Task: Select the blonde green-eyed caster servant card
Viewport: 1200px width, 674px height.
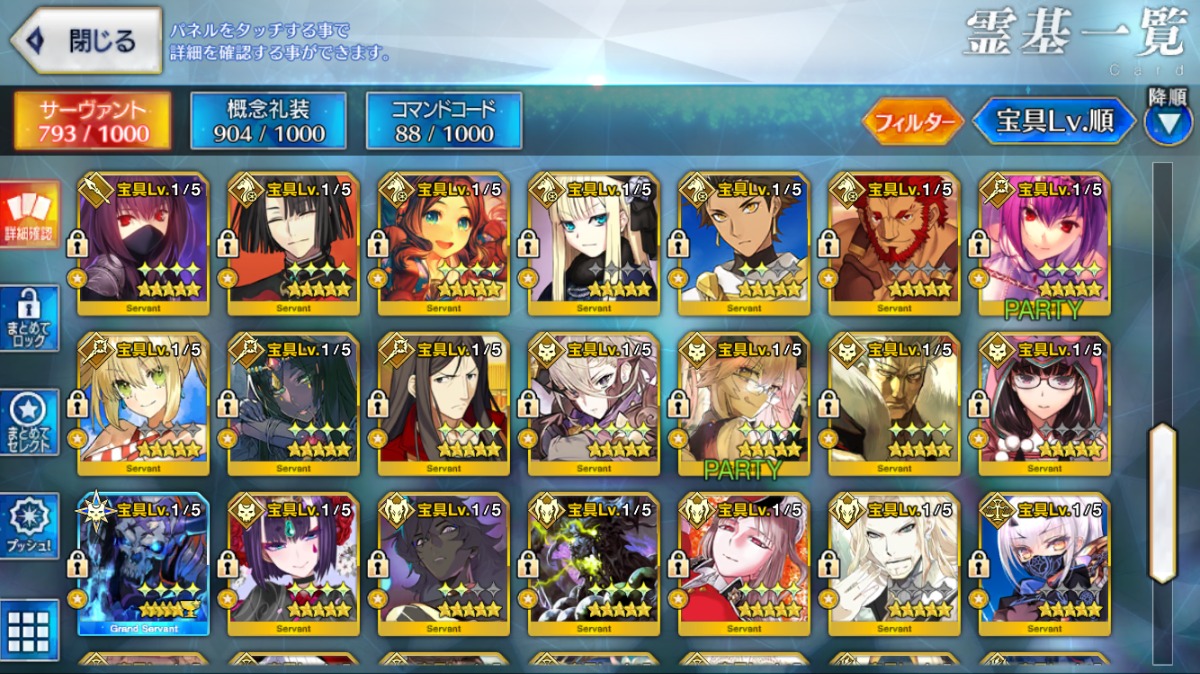Action: tap(143, 404)
